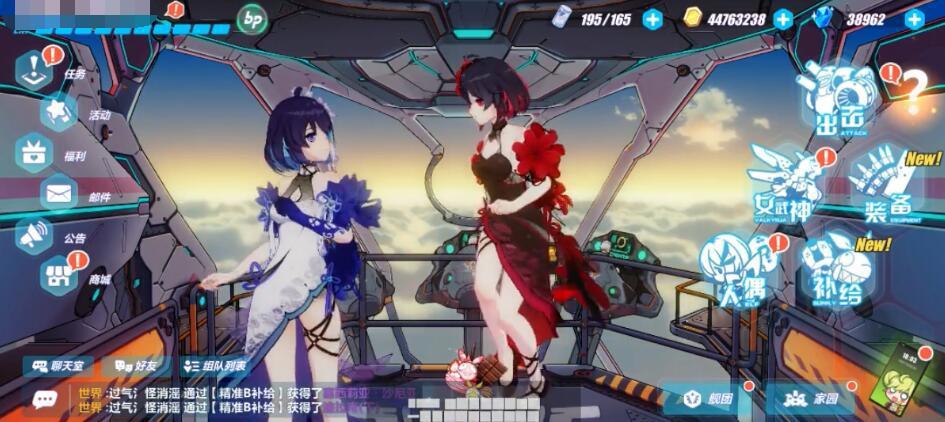Check the 邮件 mailbox
The width and height of the screenshot is (945, 422).
click(x=60, y=193)
